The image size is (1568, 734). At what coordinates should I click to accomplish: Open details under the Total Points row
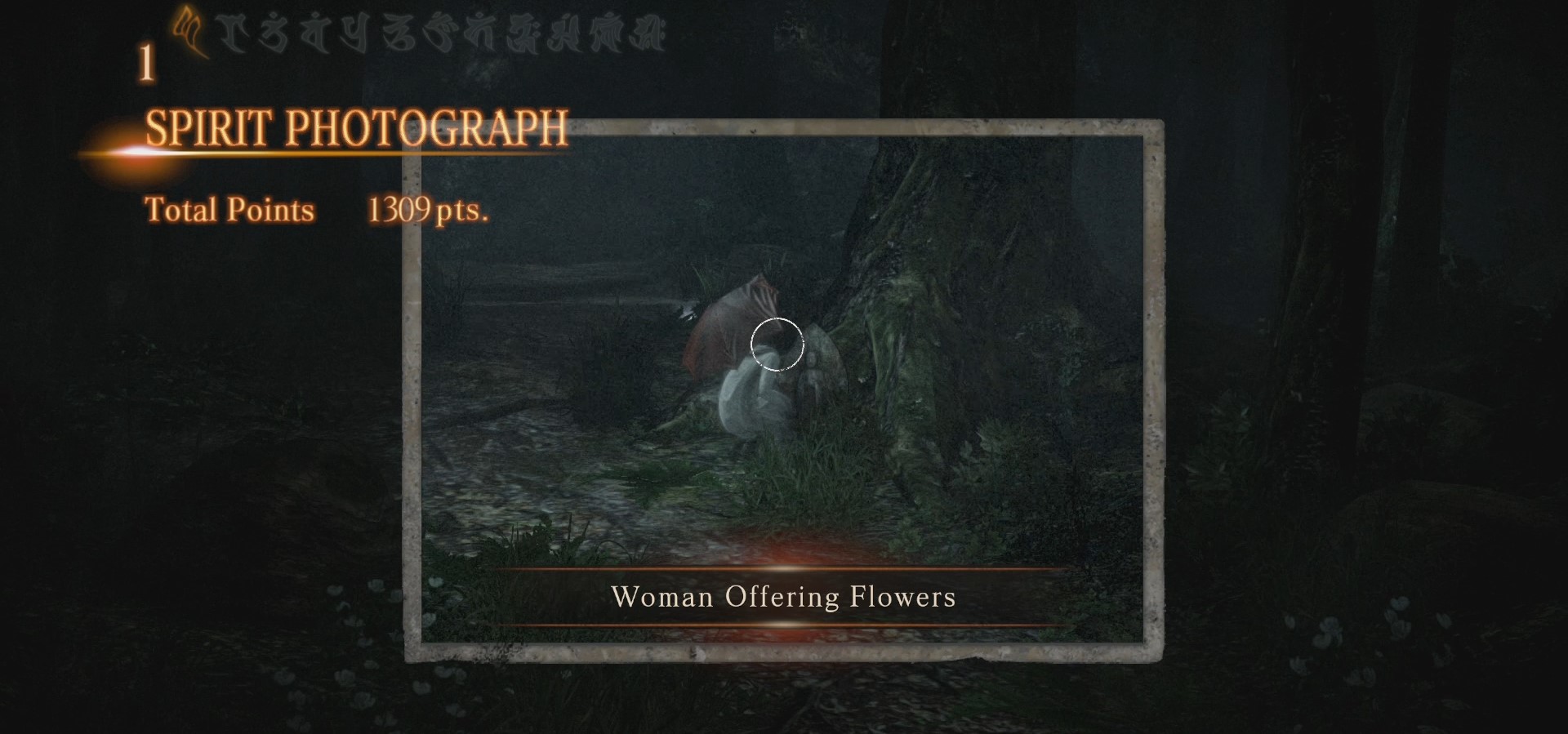[x=229, y=211]
